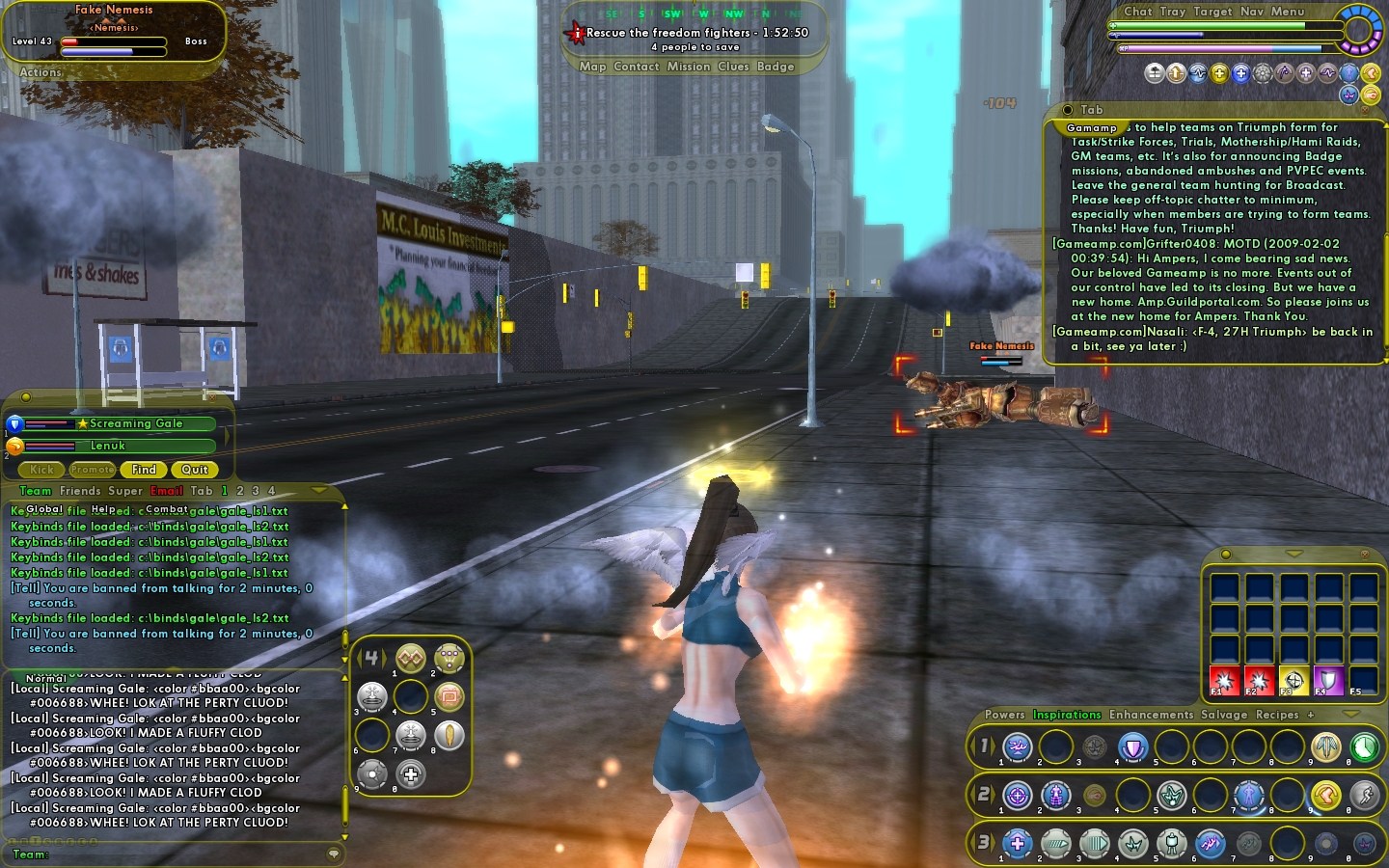Open the Map from the nav bar
This screenshot has width=1389, height=868.
pyautogui.click(x=592, y=67)
